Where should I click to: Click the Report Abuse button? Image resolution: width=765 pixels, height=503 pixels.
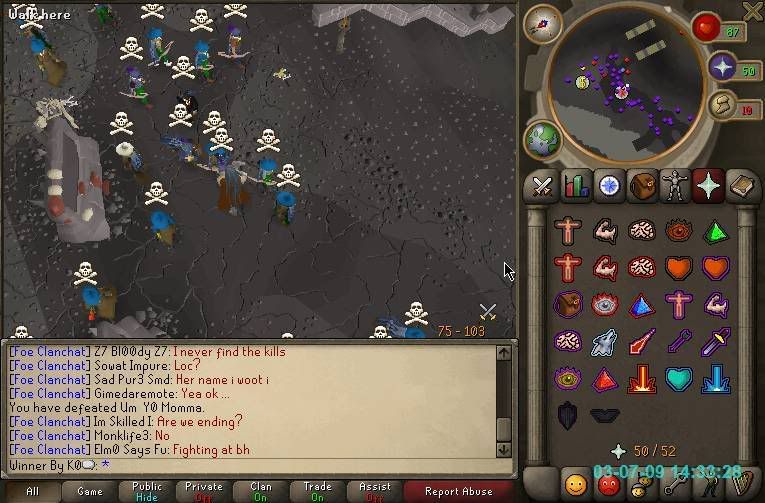(458, 491)
